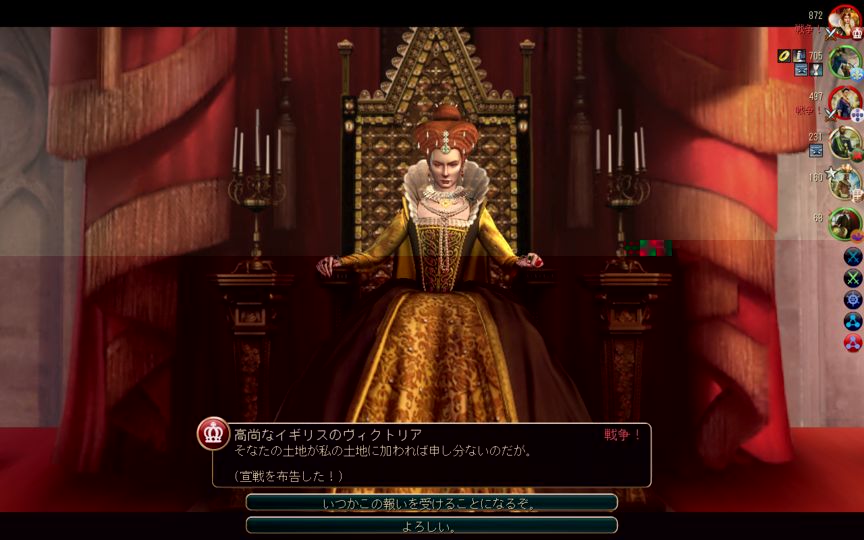The height and width of the screenshot is (540, 864).
Task: Open the blue gear round icon
Action: coord(853,300)
